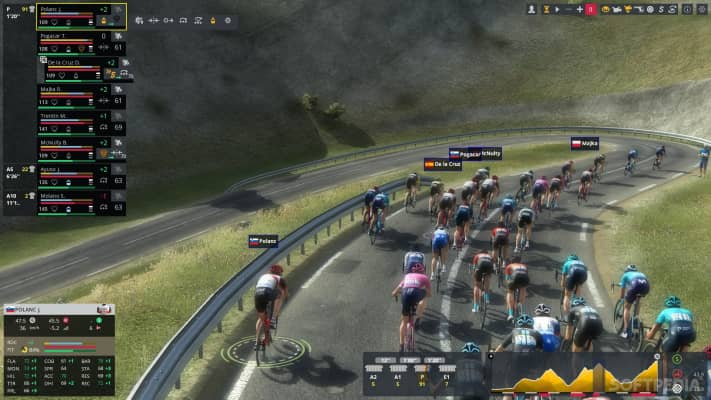Open the settings gear in top-right corner

[x=703, y=9]
